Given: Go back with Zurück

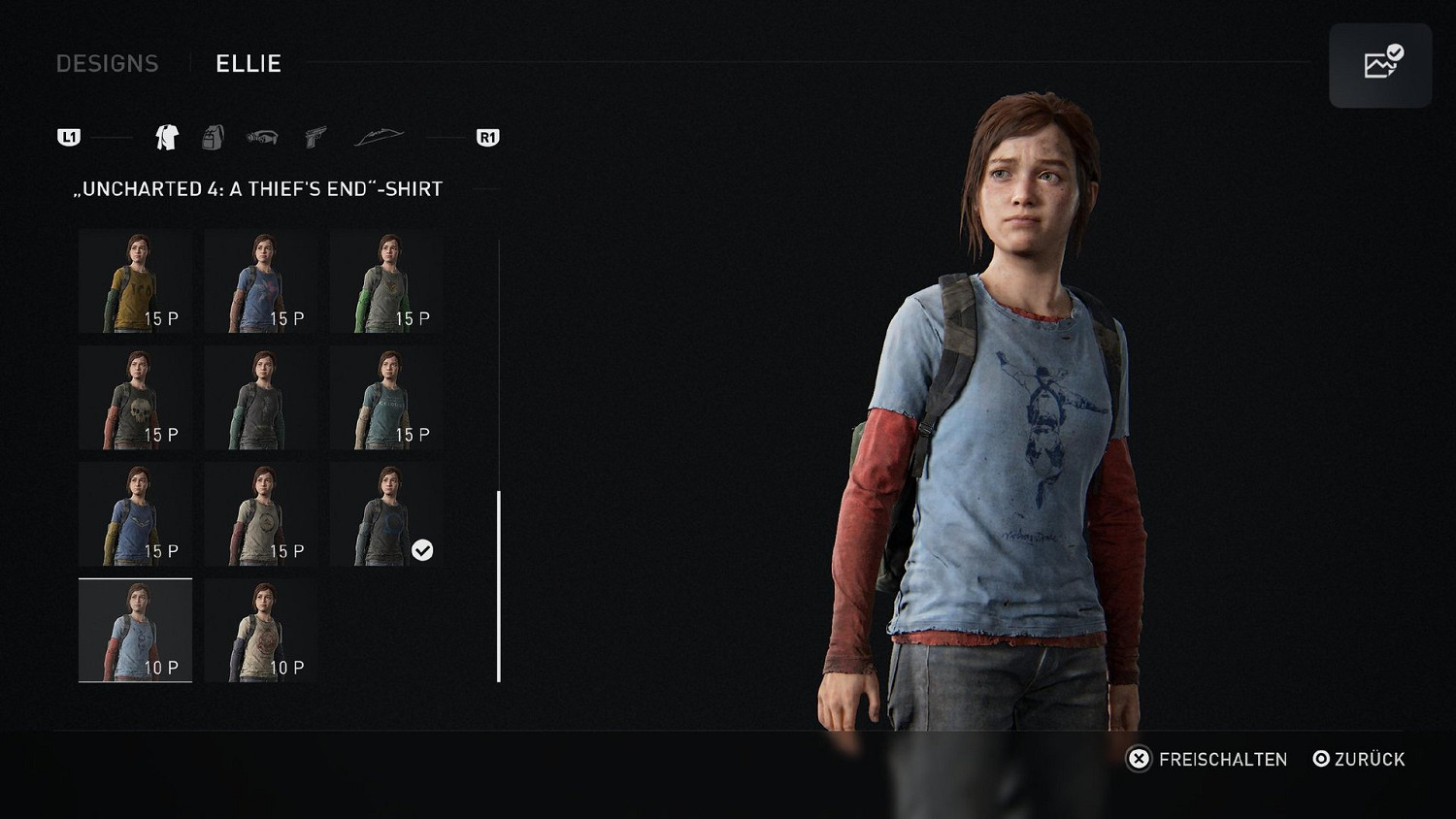Looking at the screenshot, I should click(1359, 759).
